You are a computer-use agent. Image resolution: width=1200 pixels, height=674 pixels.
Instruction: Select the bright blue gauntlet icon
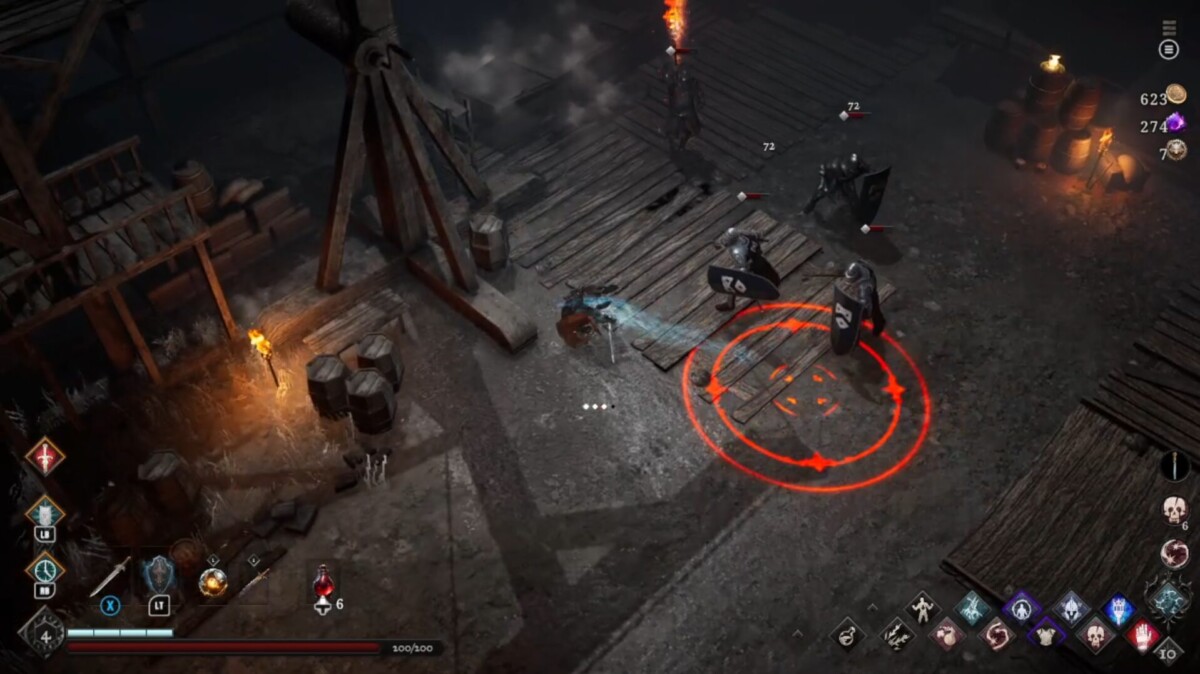pyautogui.click(x=1119, y=609)
